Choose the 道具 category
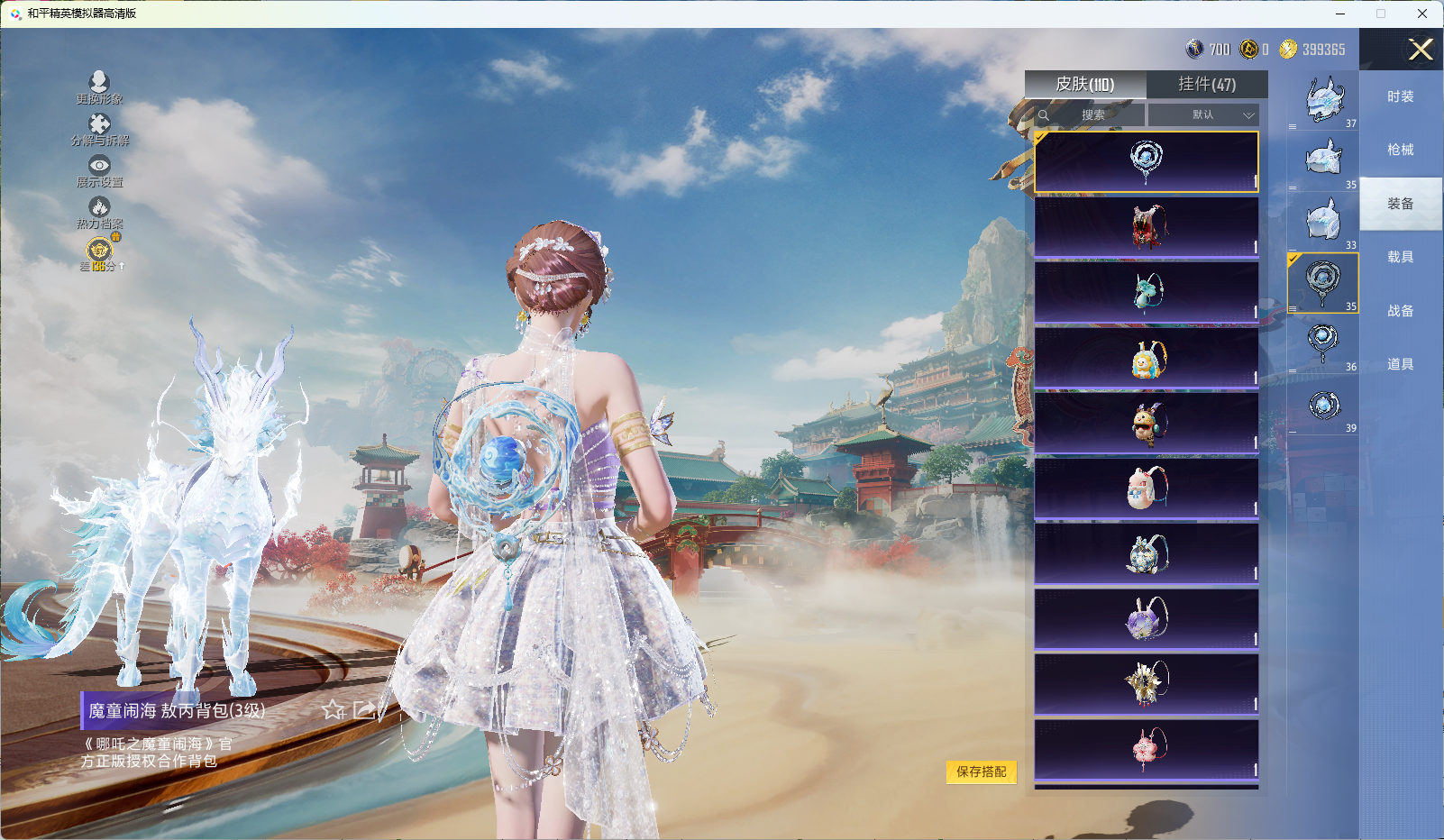 (x=1400, y=364)
